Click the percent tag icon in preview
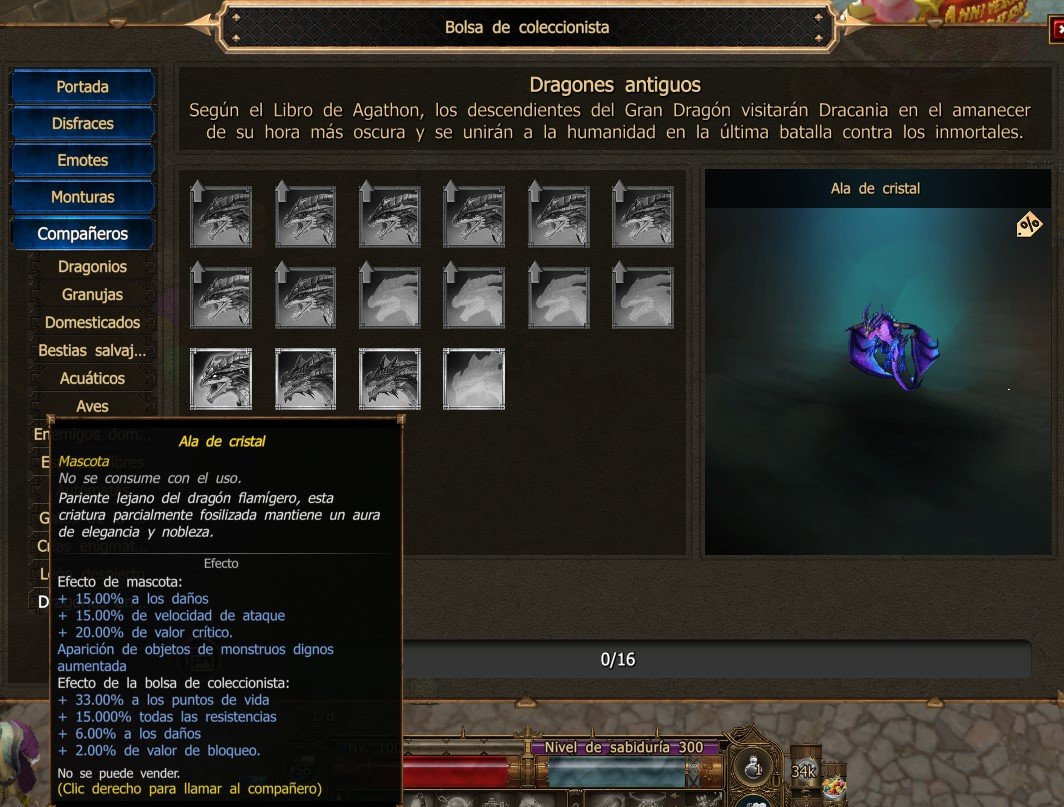The width and height of the screenshot is (1064, 807). pos(1028,225)
